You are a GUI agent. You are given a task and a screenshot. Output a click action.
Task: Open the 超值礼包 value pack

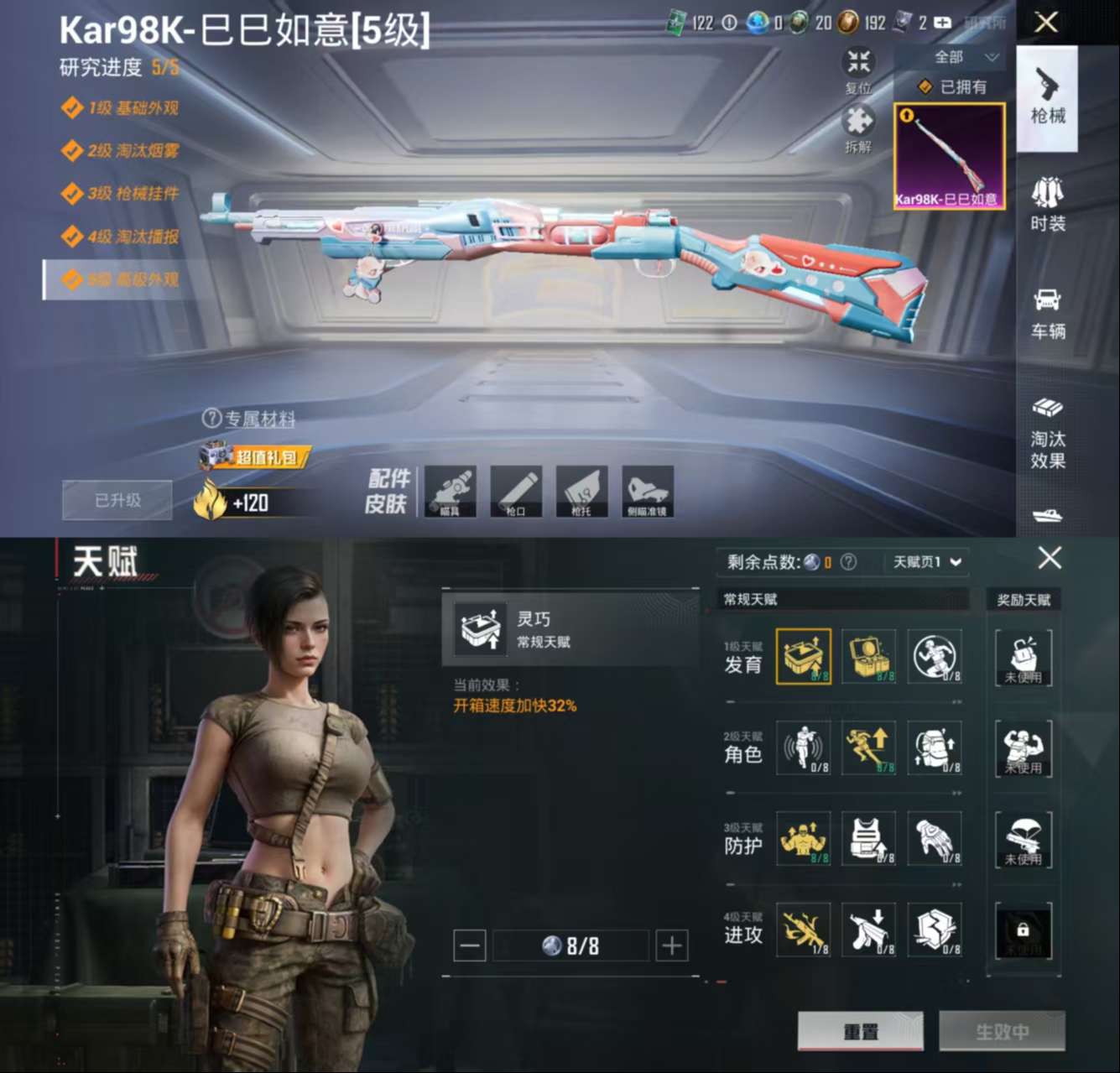[256, 456]
